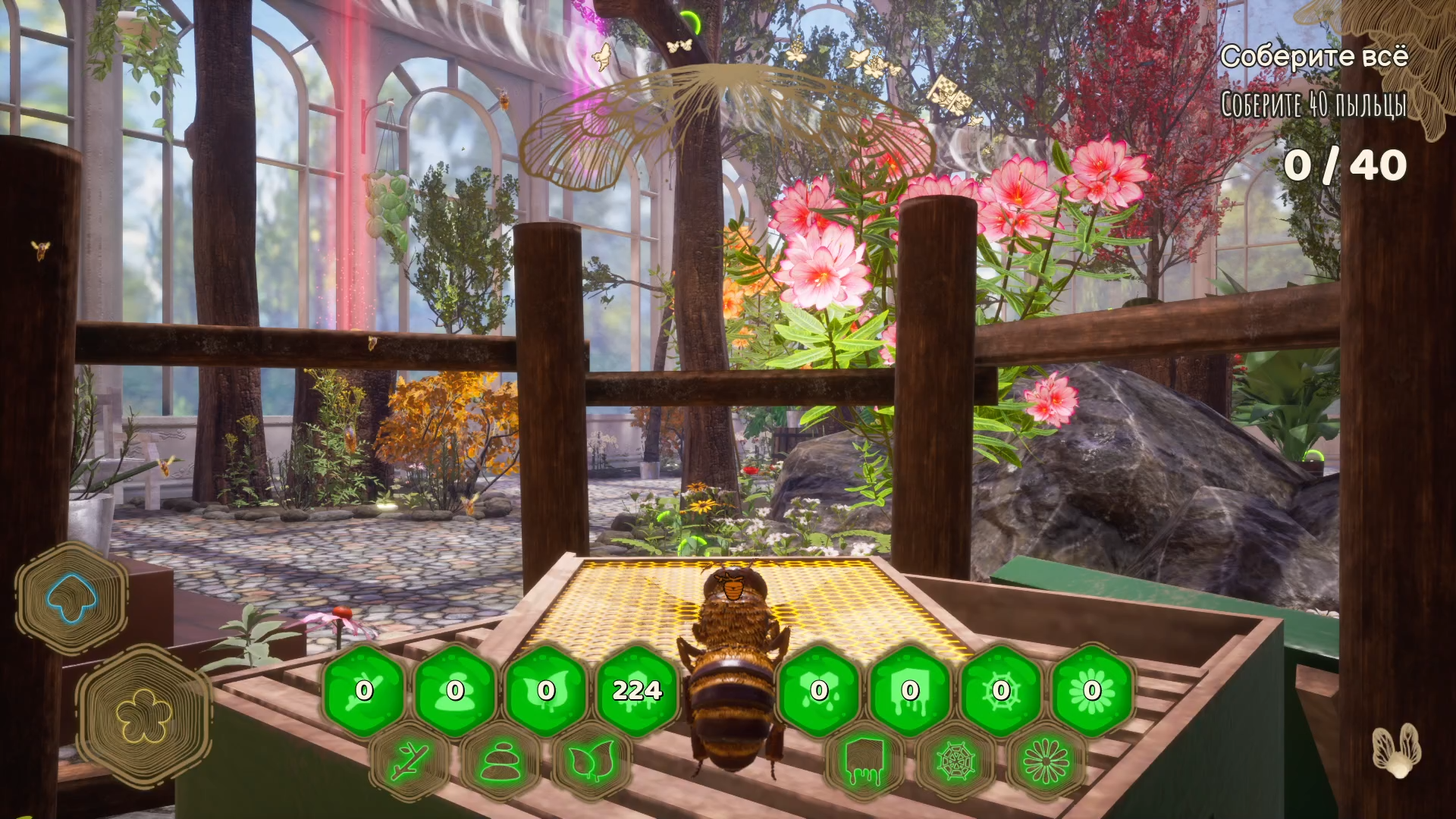The image size is (1456, 819).
Task: Select the yellow flower outline hexagon
Action: (143, 716)
